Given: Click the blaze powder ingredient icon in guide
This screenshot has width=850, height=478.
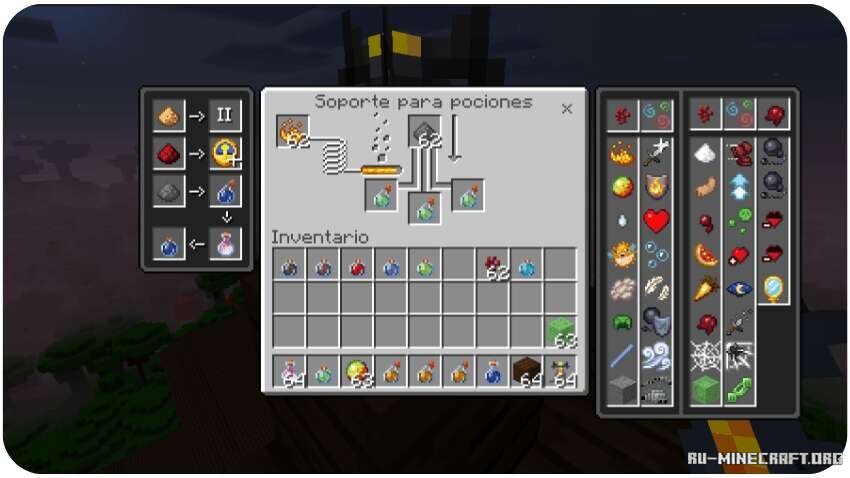Looking at the screenshot, I should [x=622, y=153].
